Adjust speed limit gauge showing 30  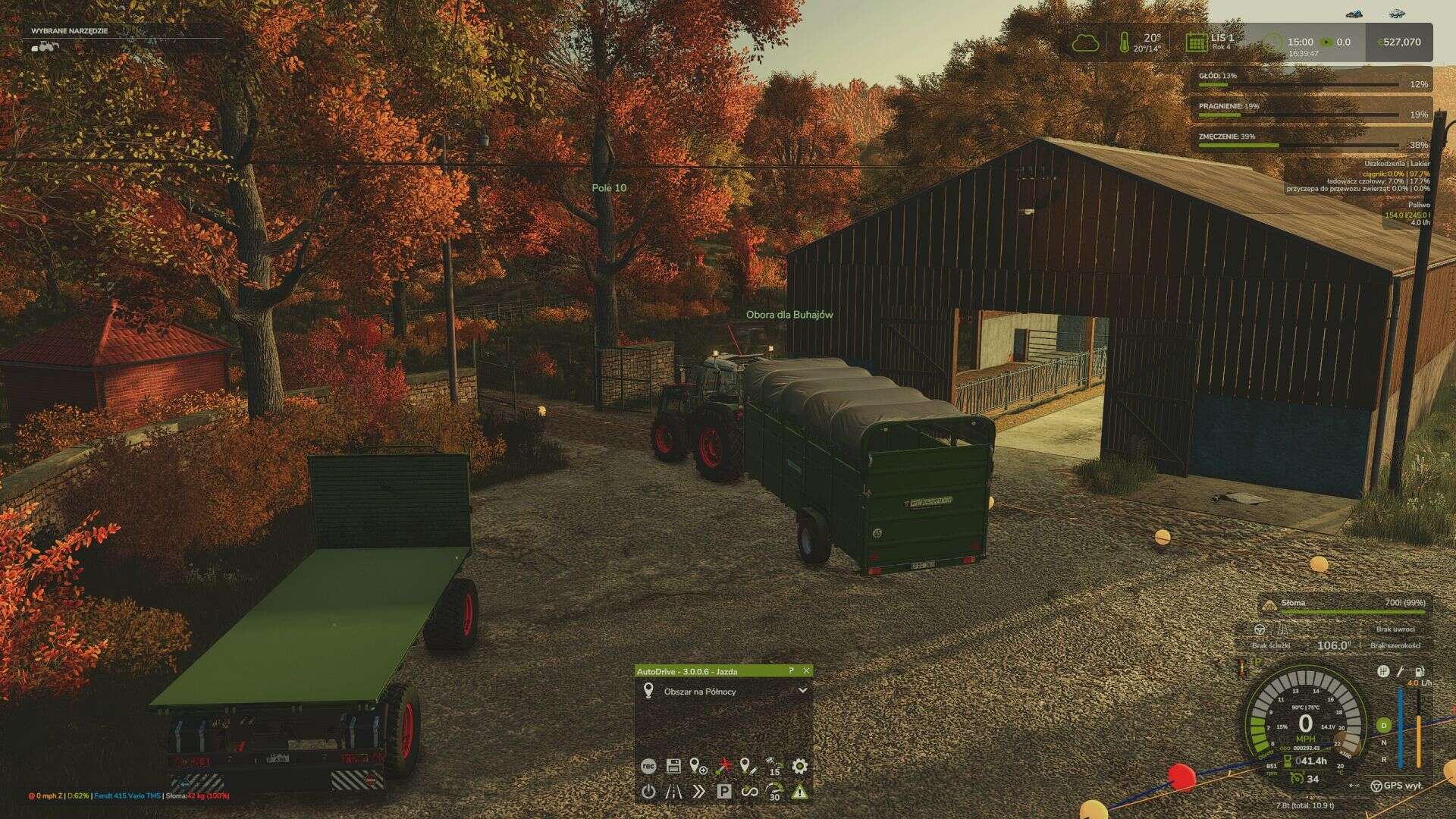(773, 792)
